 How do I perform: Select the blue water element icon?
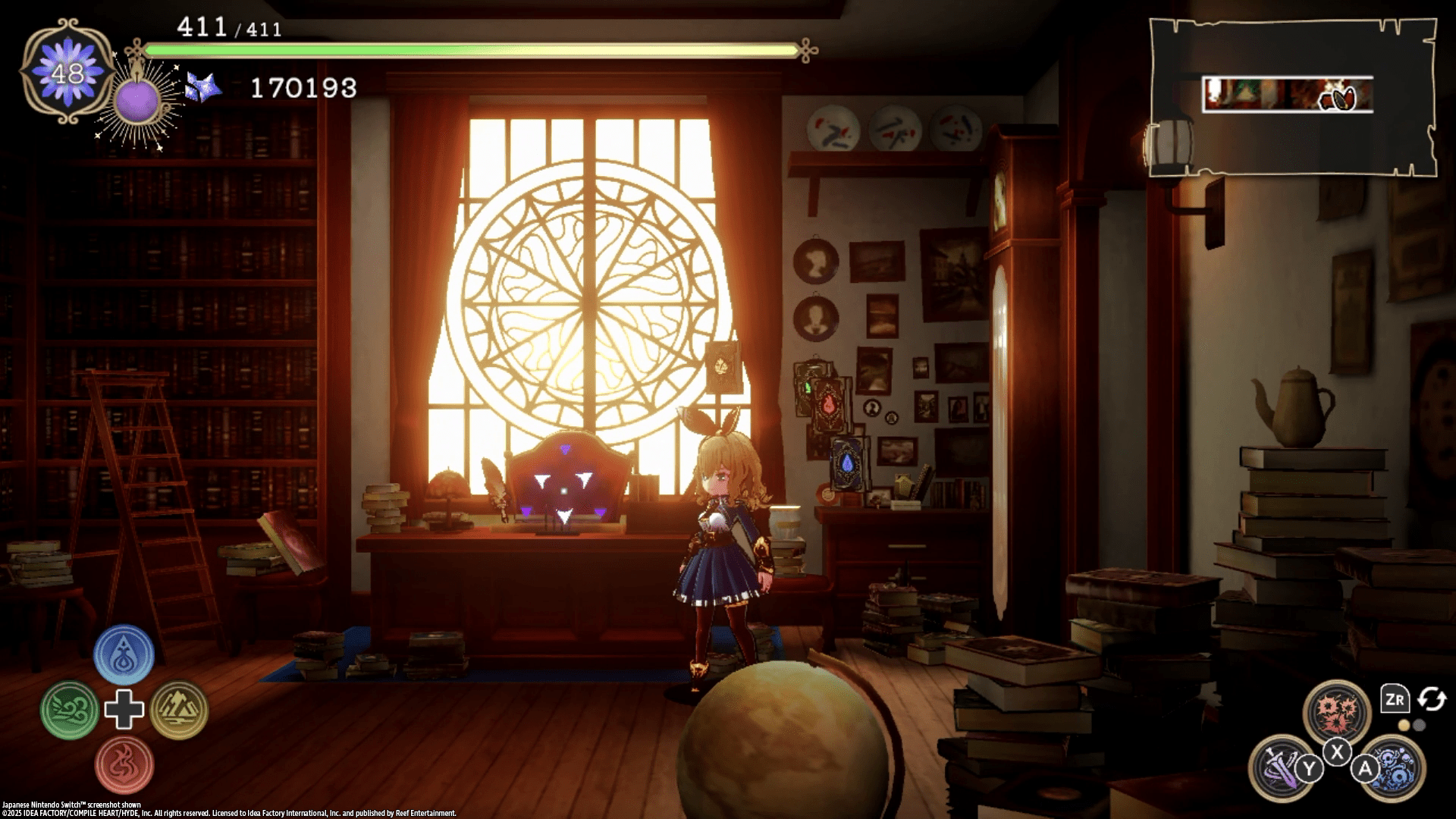124,654
